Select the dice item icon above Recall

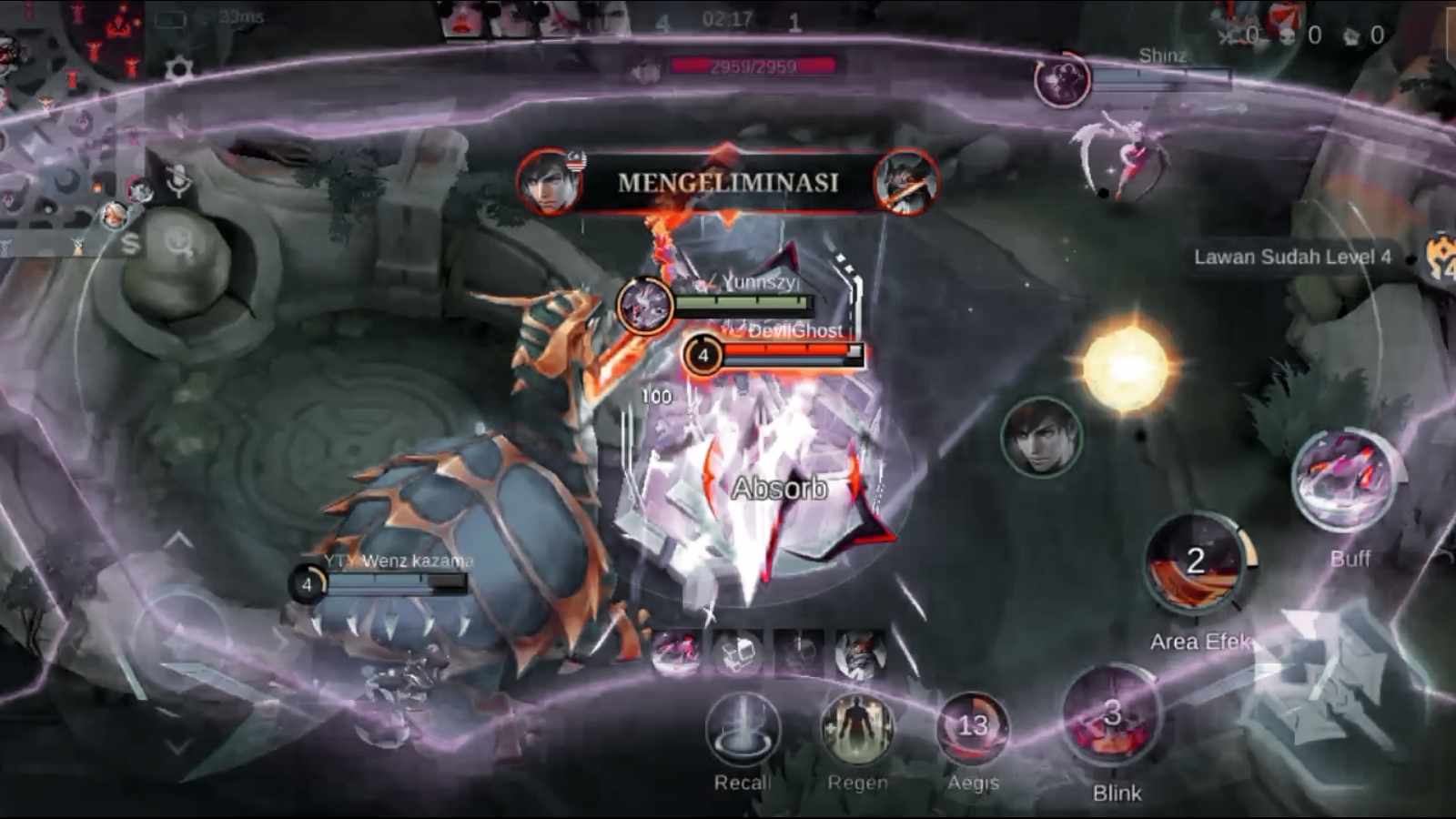738,652
